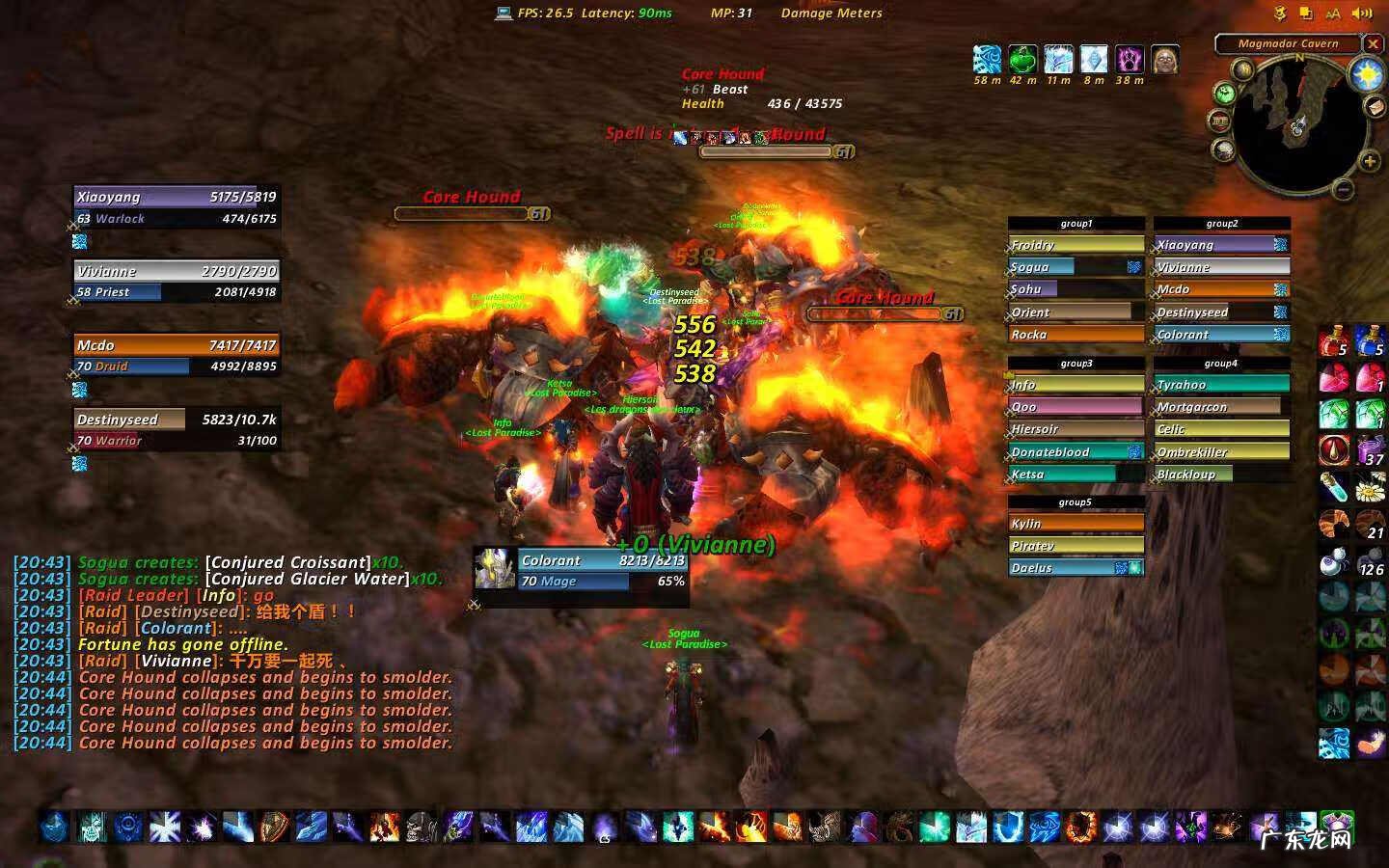
Task: Select Freidry in the group1 raid frame
Action: 1076,245
